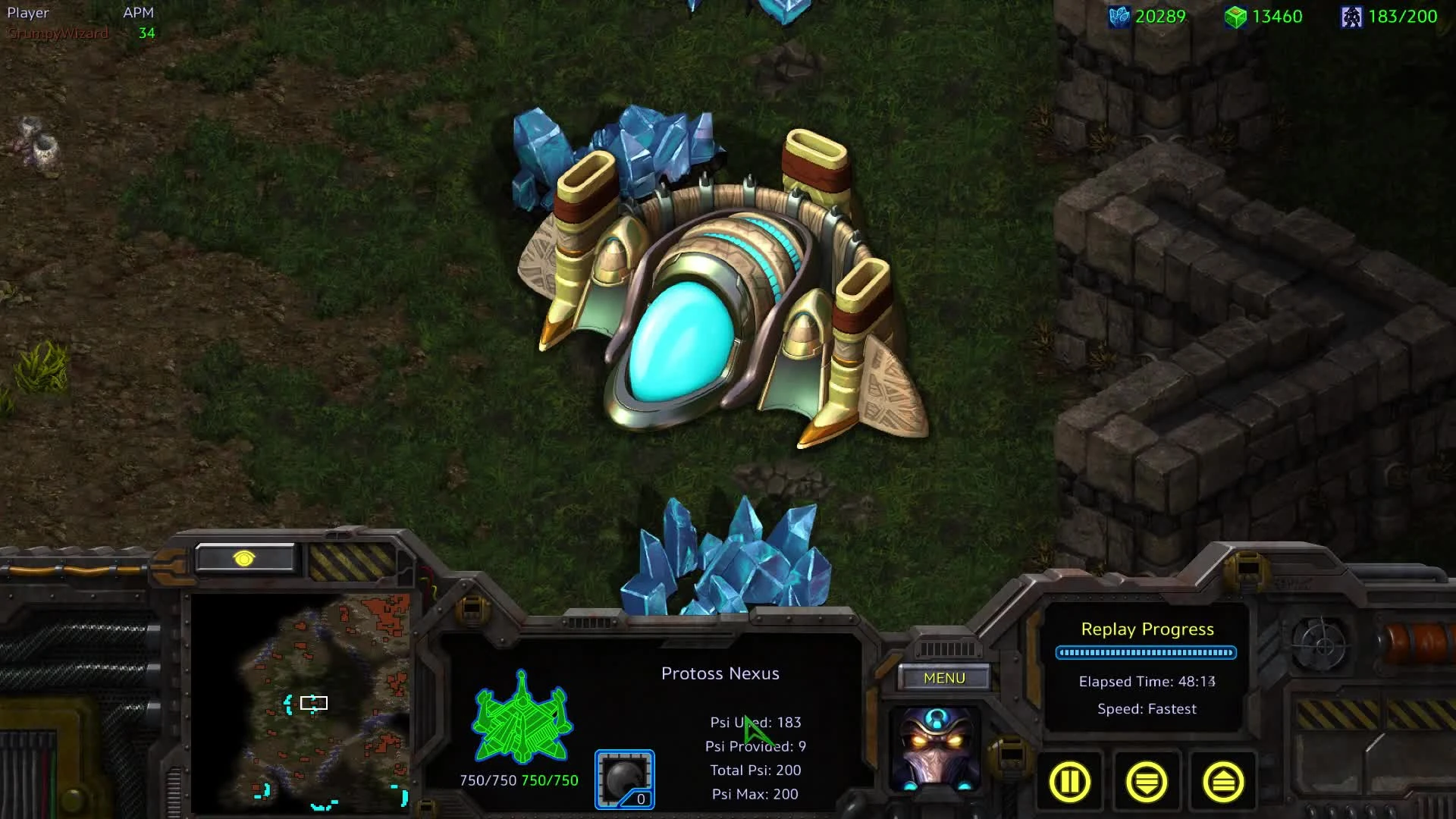Click the Speed: Fastest text

click(x=1147, y=708)
